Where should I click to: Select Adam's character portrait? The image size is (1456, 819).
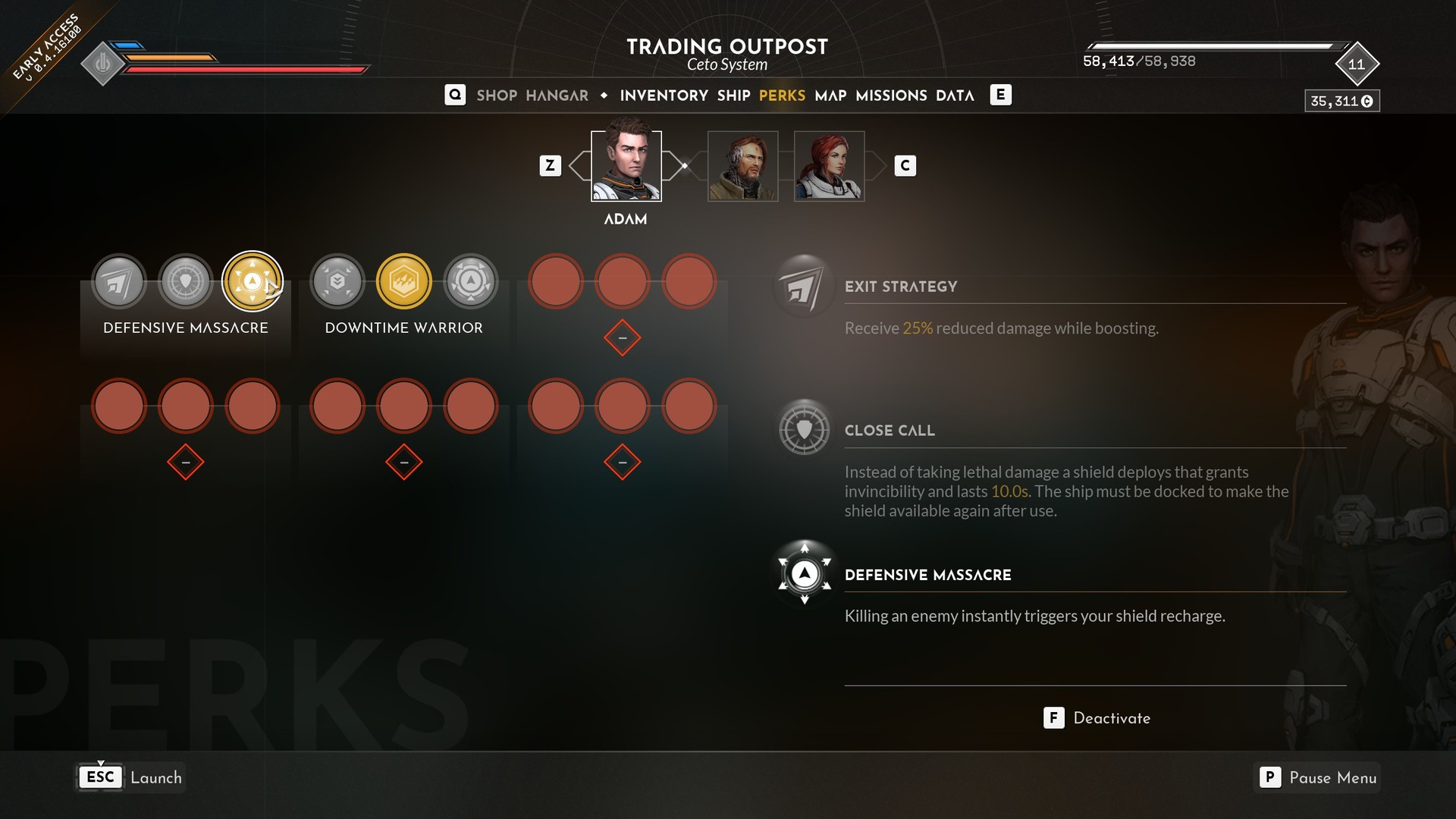pos(626,166)
